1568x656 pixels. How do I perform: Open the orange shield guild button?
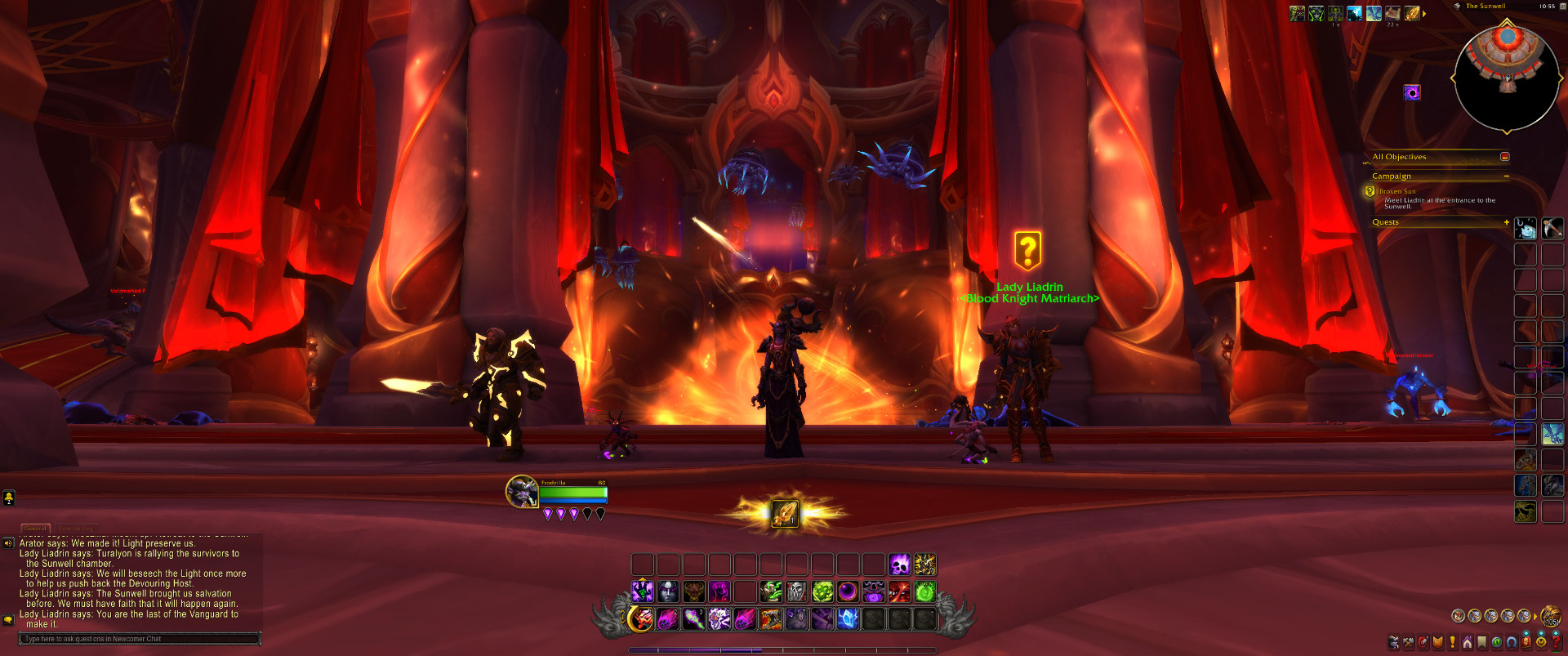1438,642
